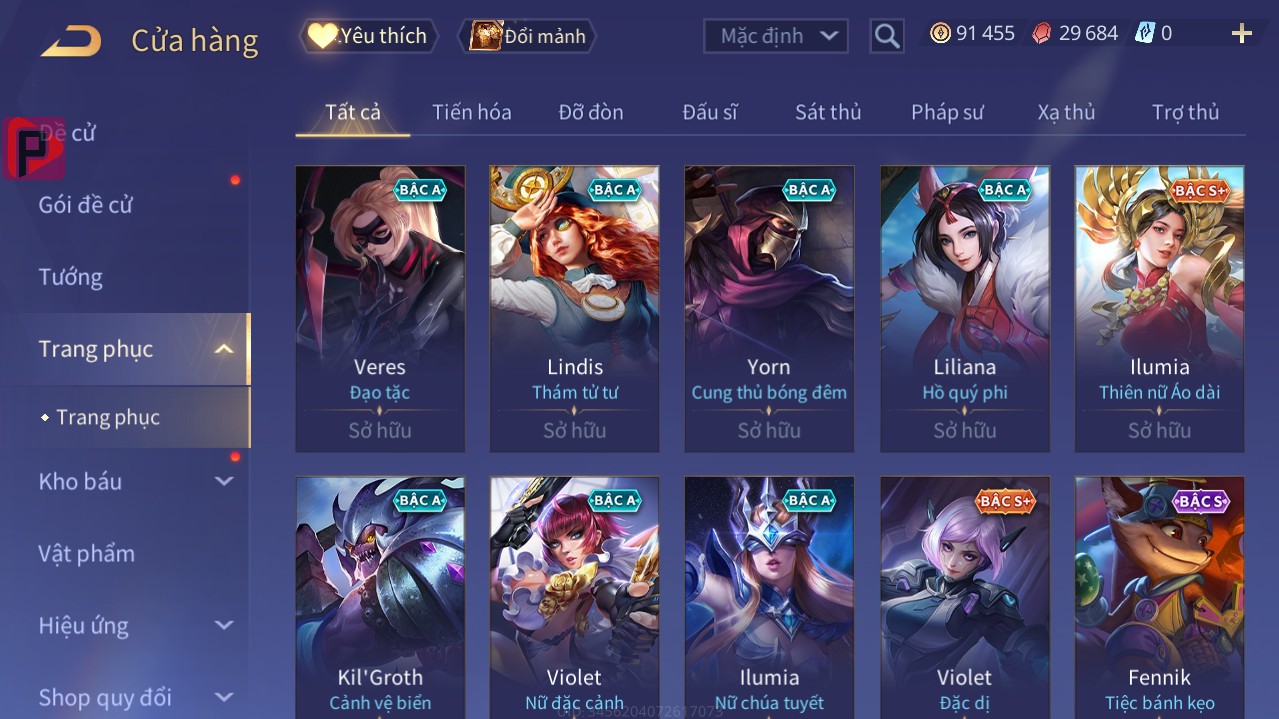Select the Veres Đạo tặc skin card

tap(380, 309)
